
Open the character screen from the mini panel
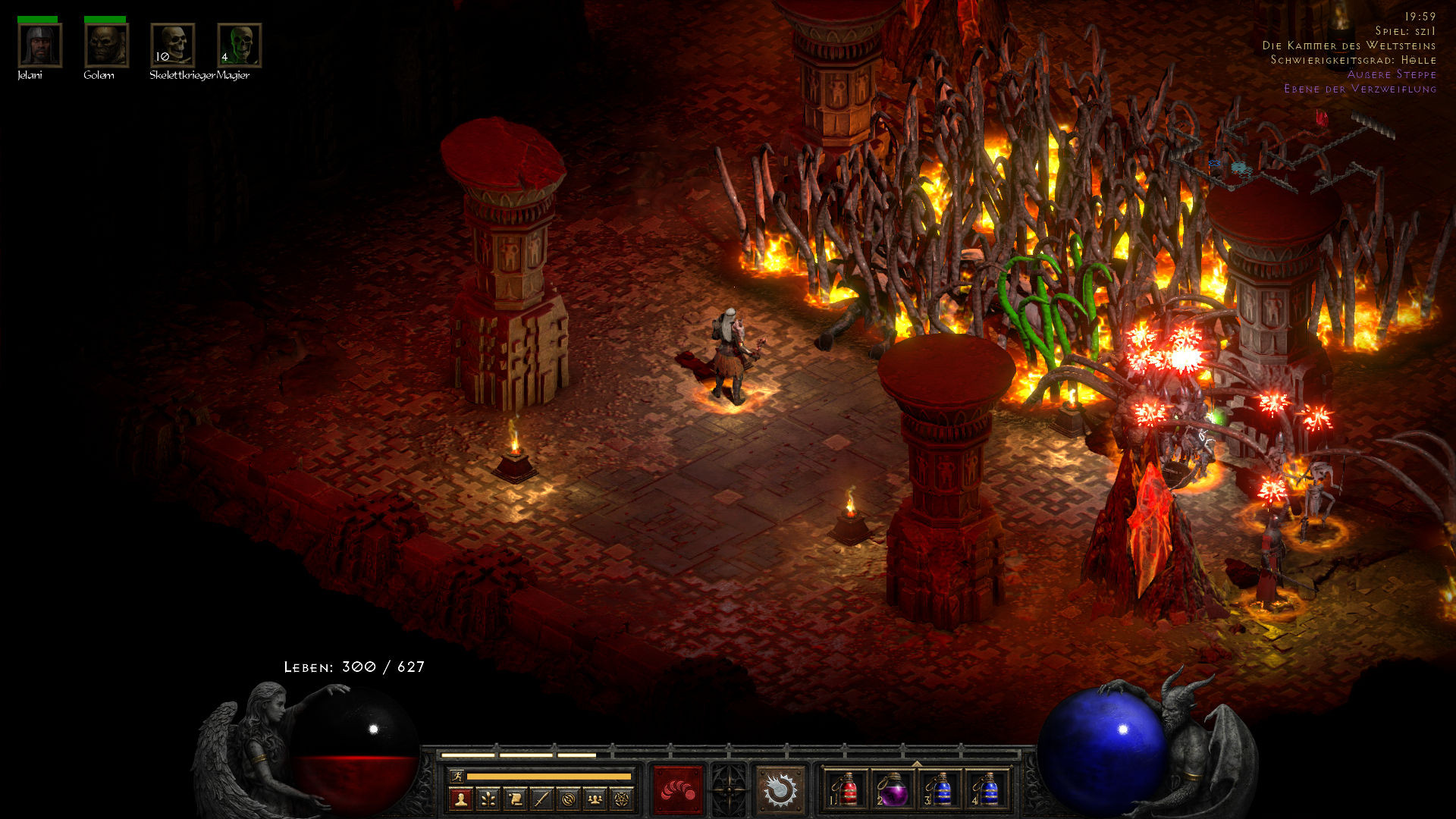coord(460,799)
